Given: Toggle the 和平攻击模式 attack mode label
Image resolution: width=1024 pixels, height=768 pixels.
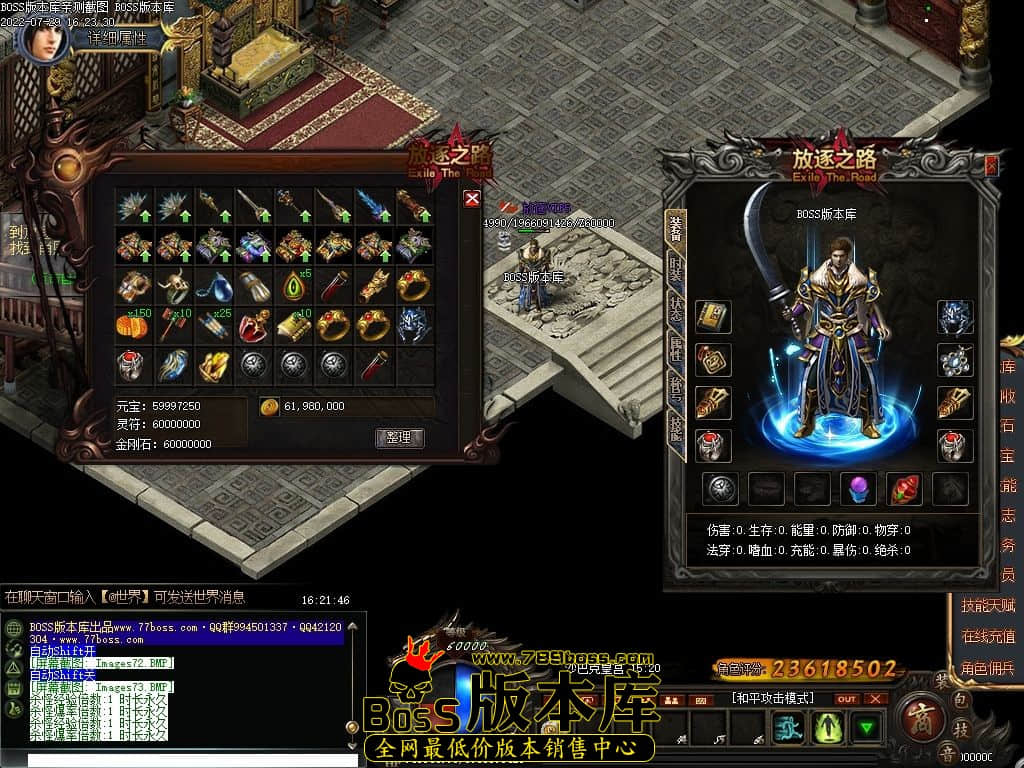Looking at the screenshot, I should click(x=772, y=698).
